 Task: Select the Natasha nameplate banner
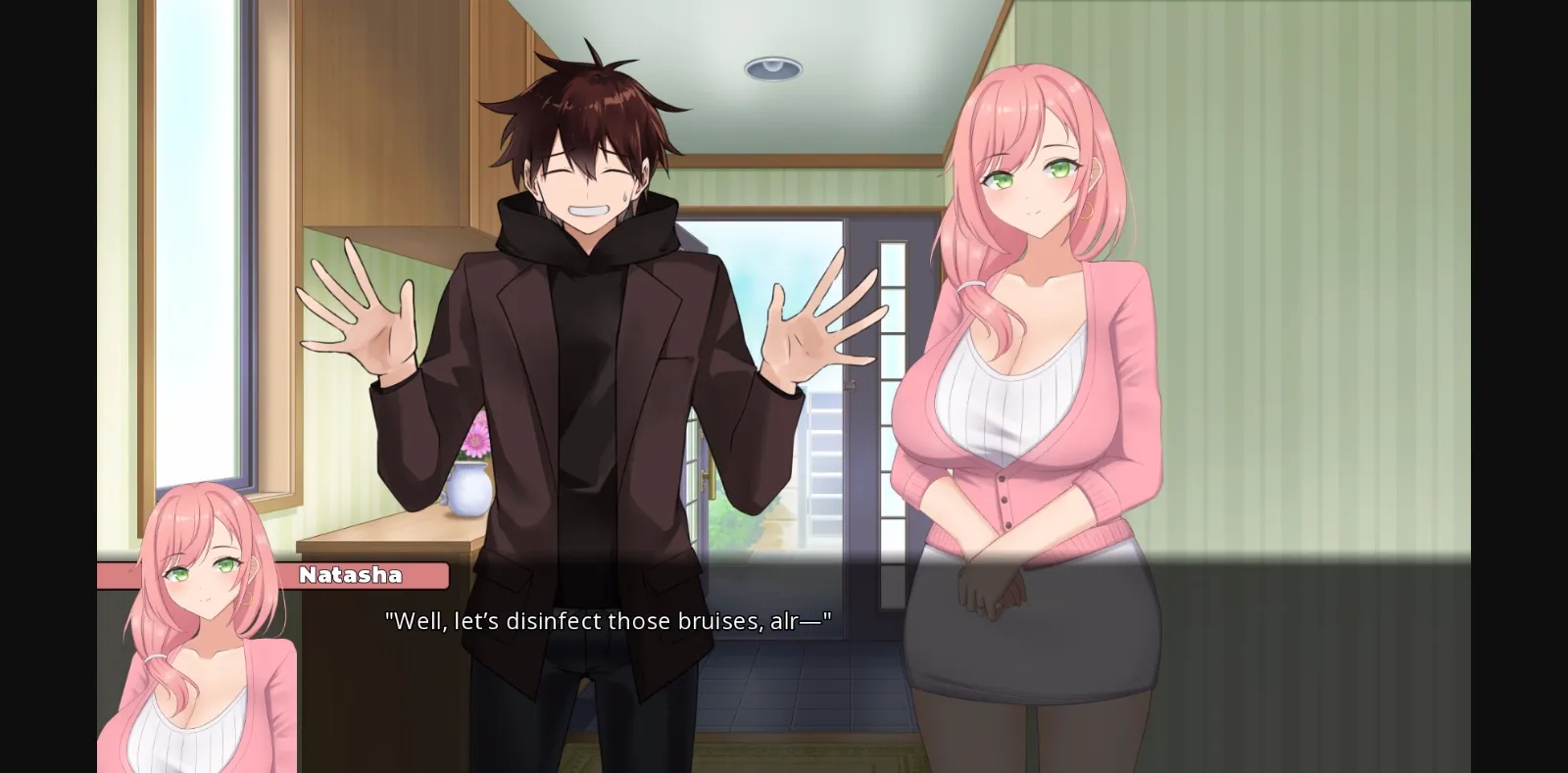(x=353, y=575)
